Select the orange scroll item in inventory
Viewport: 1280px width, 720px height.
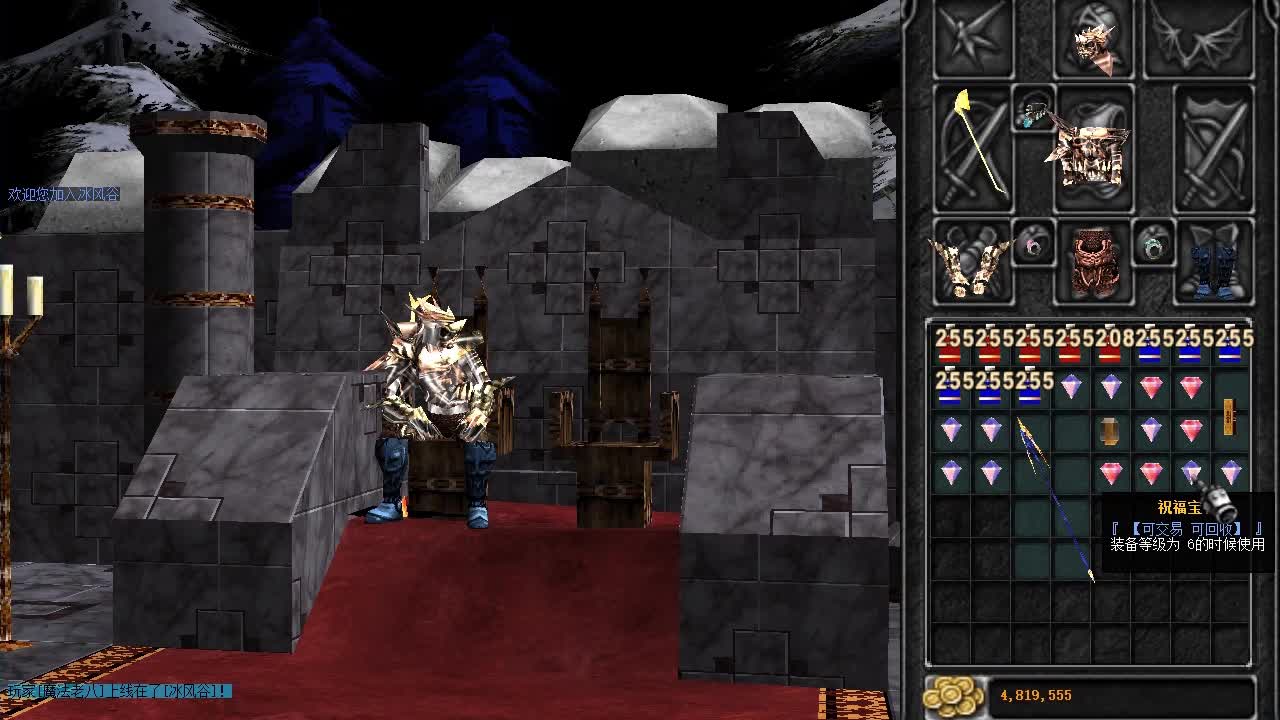pos(1230,416)
